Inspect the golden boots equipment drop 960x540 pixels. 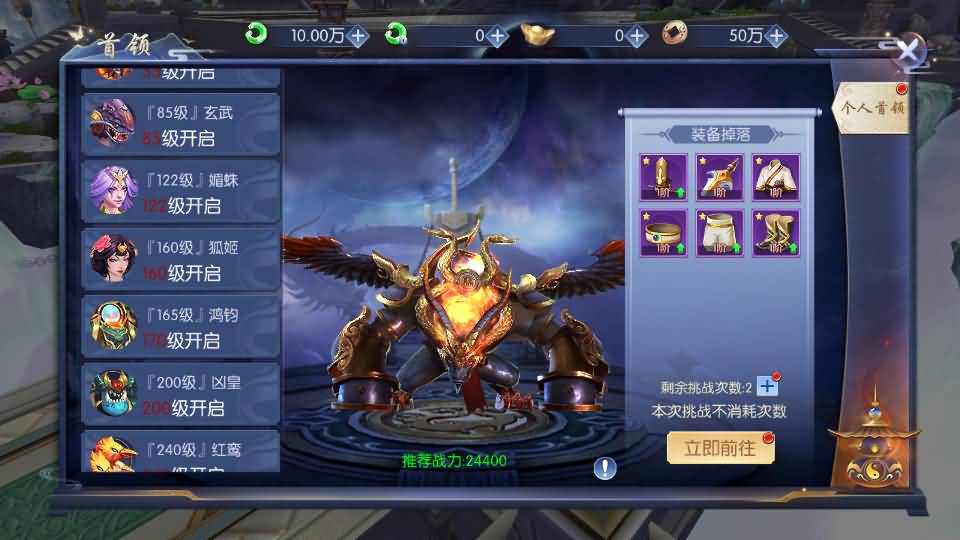pos(776,233)
